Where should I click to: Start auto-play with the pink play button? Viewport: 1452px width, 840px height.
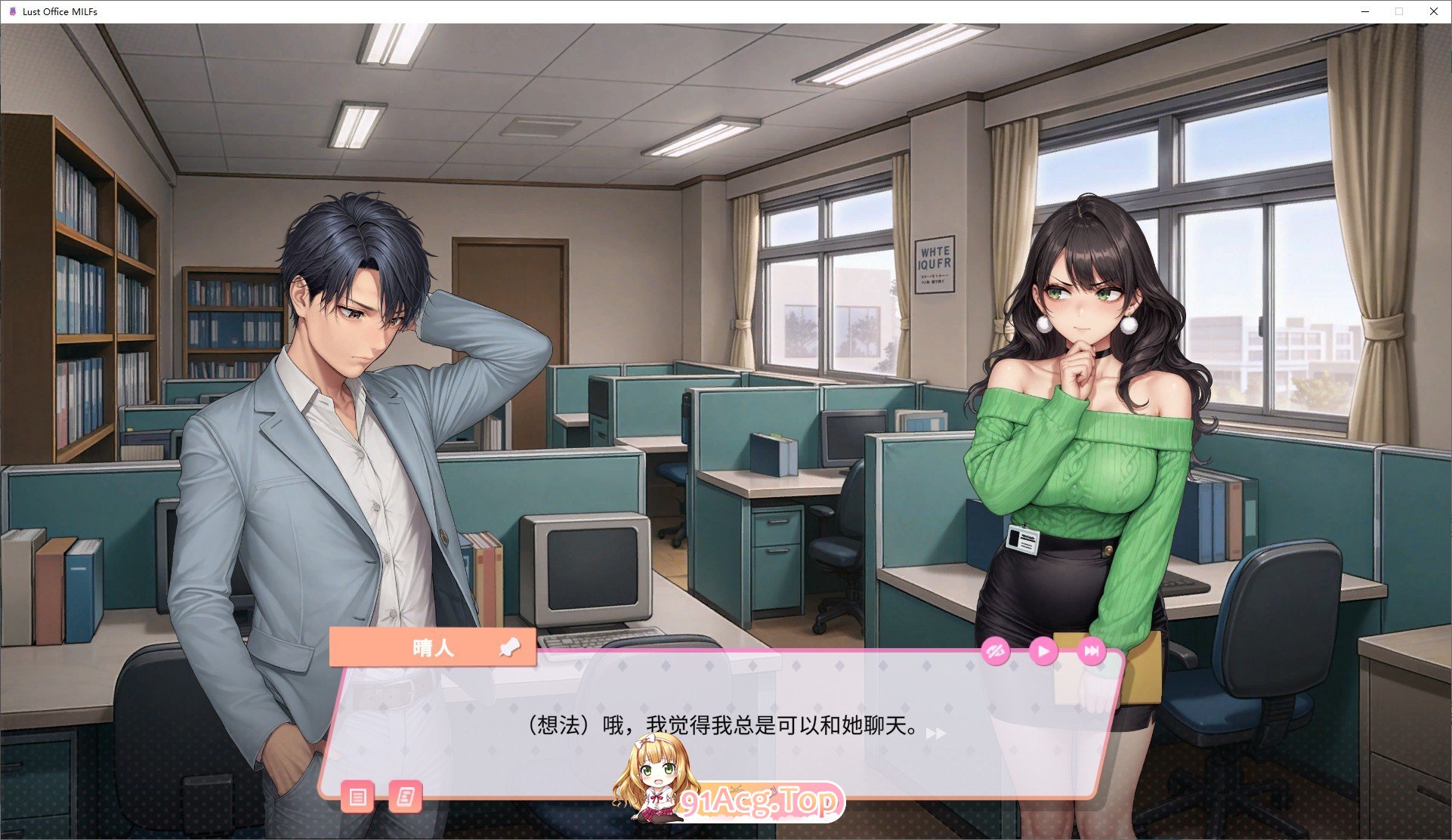pyautogui.click(x=1043, y=651)
